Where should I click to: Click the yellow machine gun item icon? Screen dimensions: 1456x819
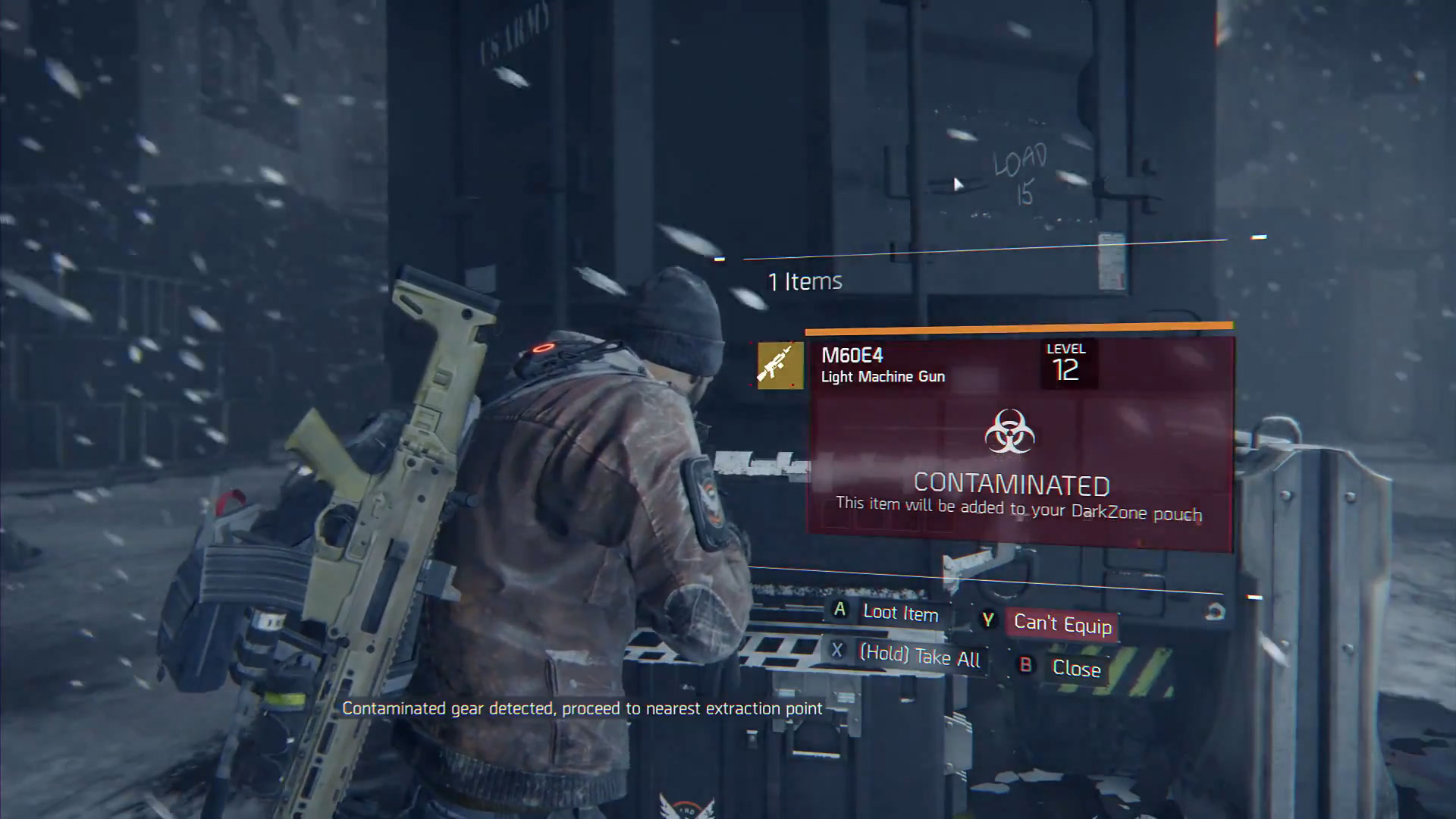[780, 366]
